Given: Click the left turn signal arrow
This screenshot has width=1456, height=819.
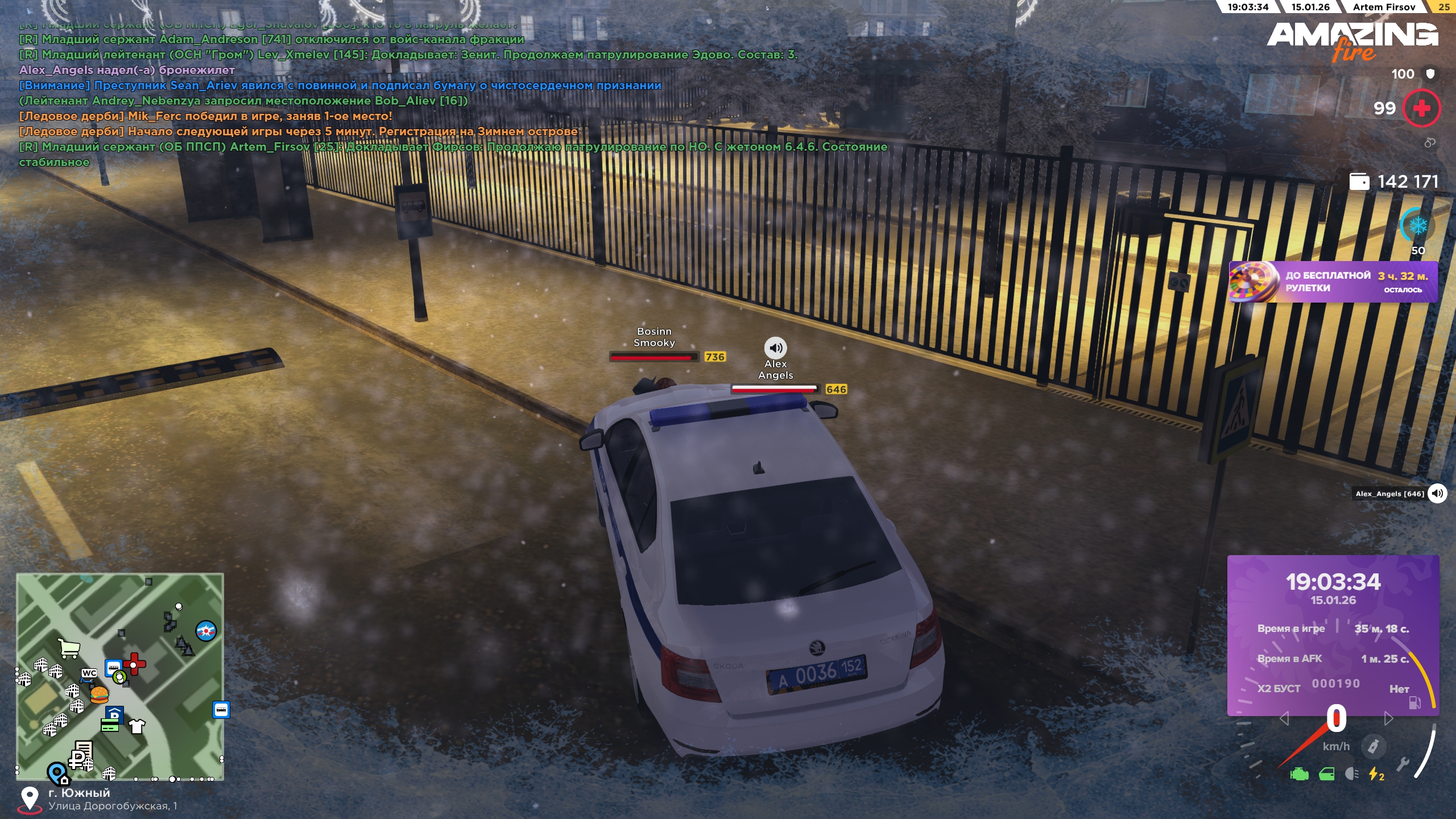Looking at the screenshot, I should pos(1284,719).
